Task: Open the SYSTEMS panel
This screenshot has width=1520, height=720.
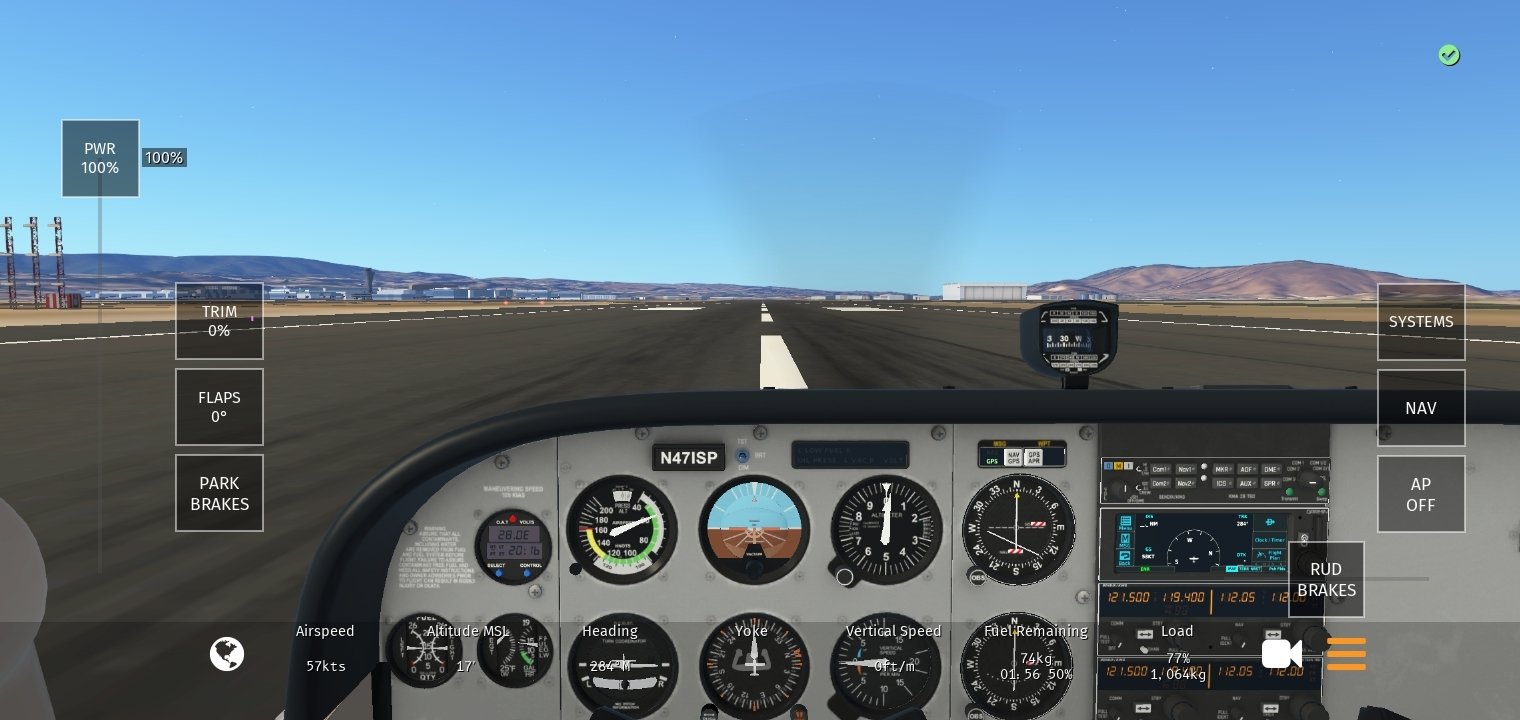Action: pyautogui.click(x=1421, y=322)
